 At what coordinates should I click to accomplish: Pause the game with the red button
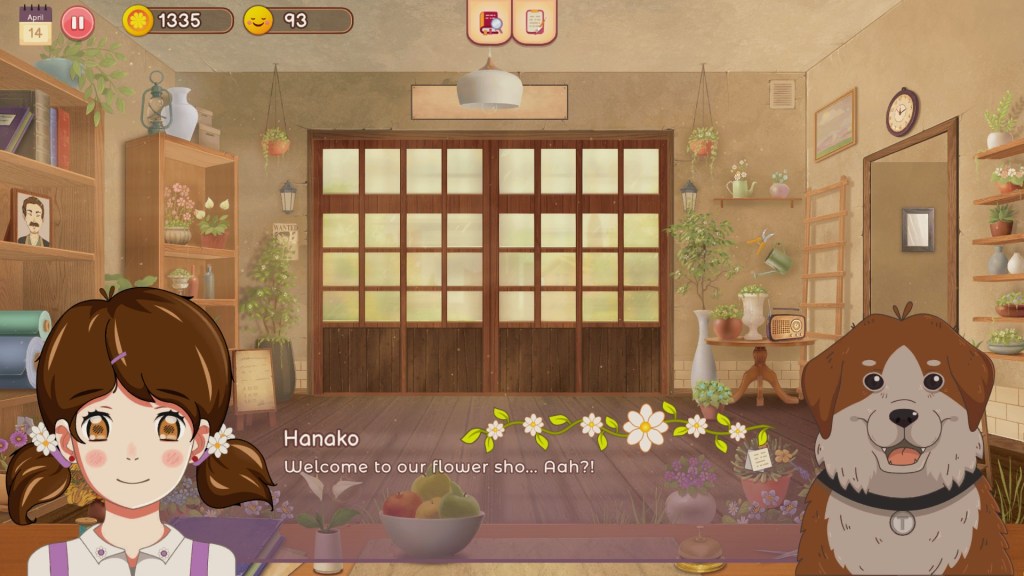click(78, 22)
